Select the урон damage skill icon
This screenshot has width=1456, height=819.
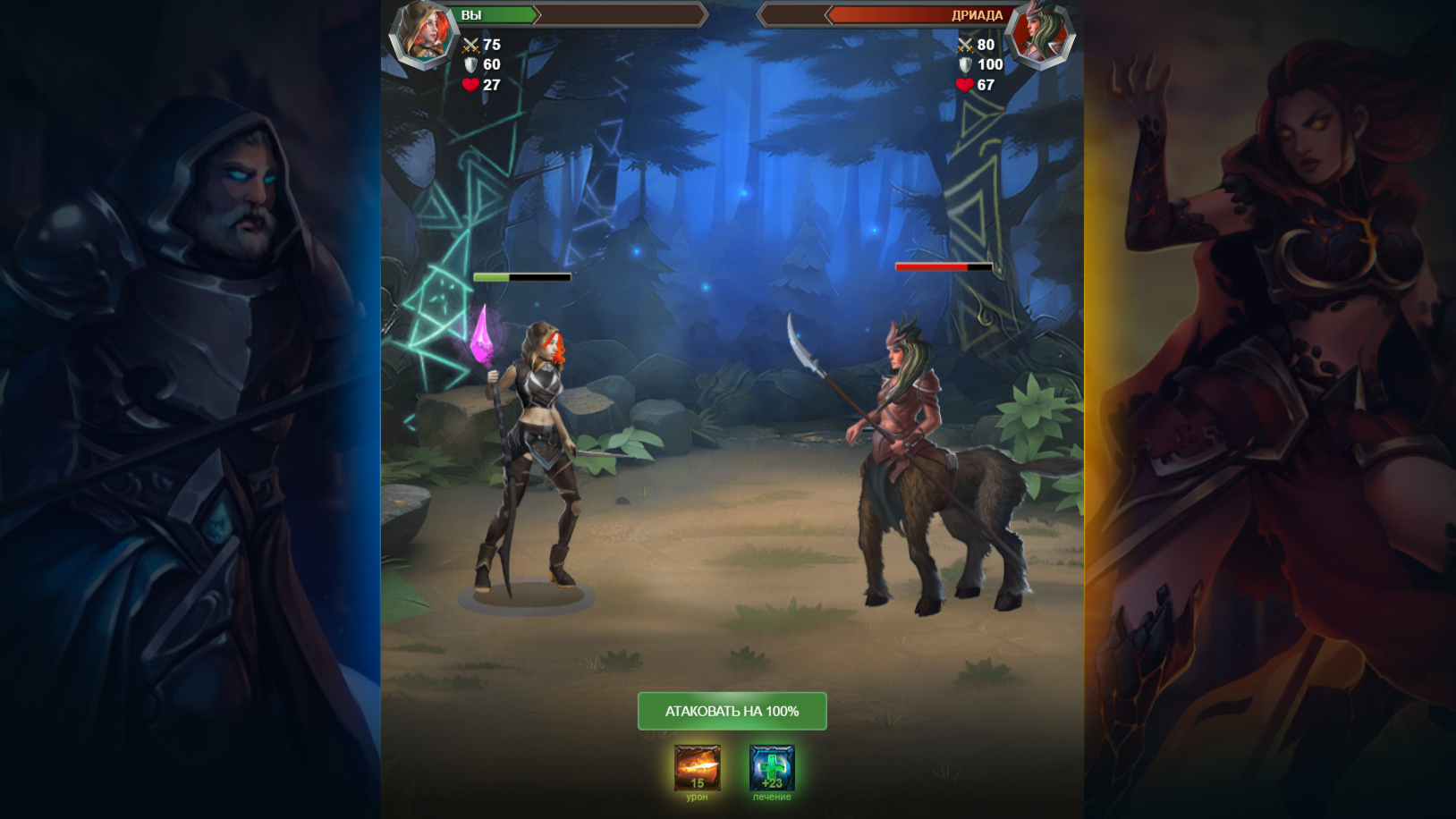[x=696, y=769]
